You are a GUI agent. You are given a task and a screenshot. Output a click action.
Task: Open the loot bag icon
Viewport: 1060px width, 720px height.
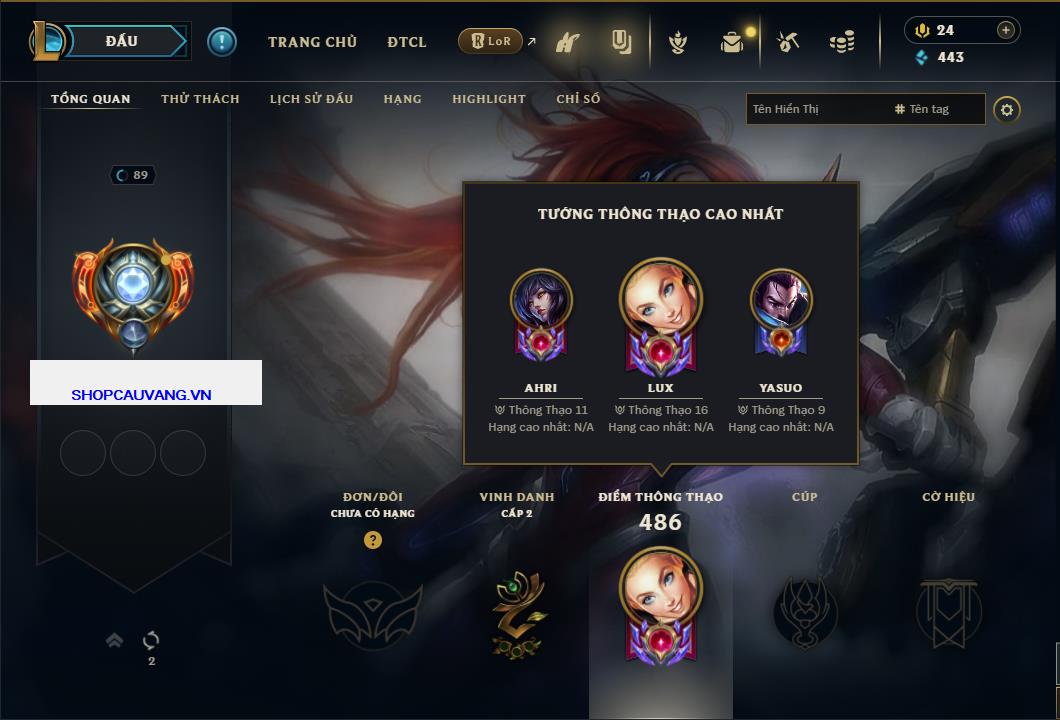coord(733,42)
